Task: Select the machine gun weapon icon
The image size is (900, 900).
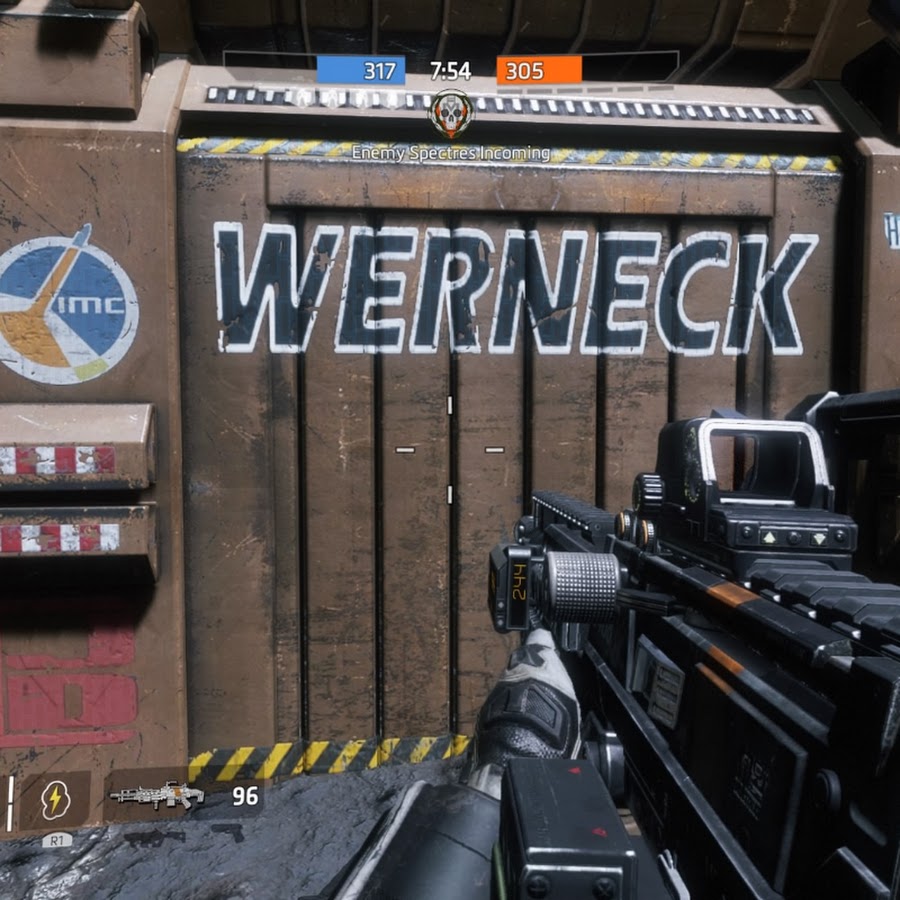Action: click(x=156, y=796)
